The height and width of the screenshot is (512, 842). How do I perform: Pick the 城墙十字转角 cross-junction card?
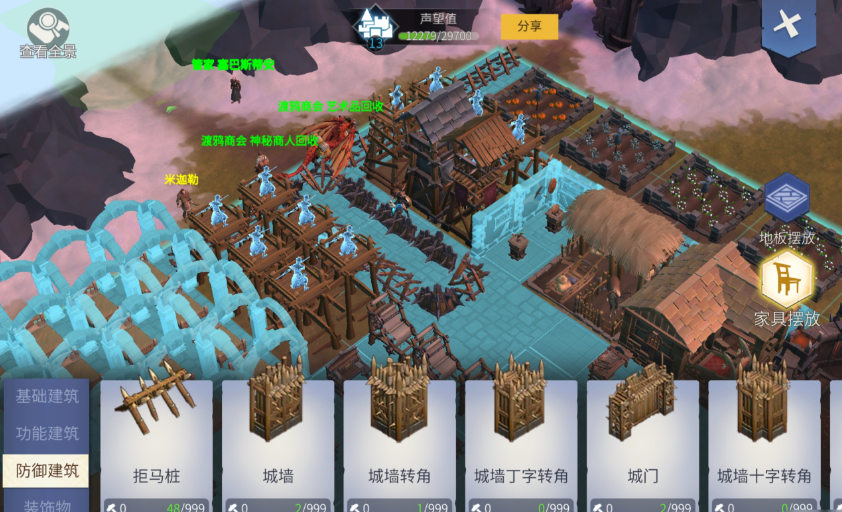point(764,440)
